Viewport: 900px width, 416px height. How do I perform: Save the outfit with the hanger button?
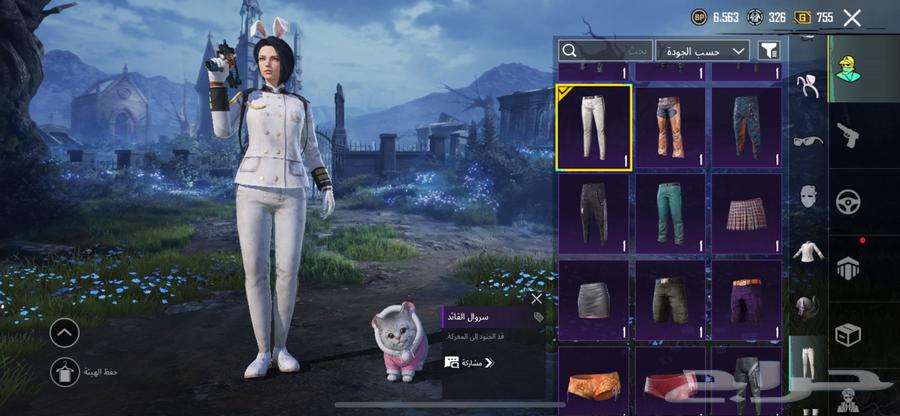click(64, 372)
